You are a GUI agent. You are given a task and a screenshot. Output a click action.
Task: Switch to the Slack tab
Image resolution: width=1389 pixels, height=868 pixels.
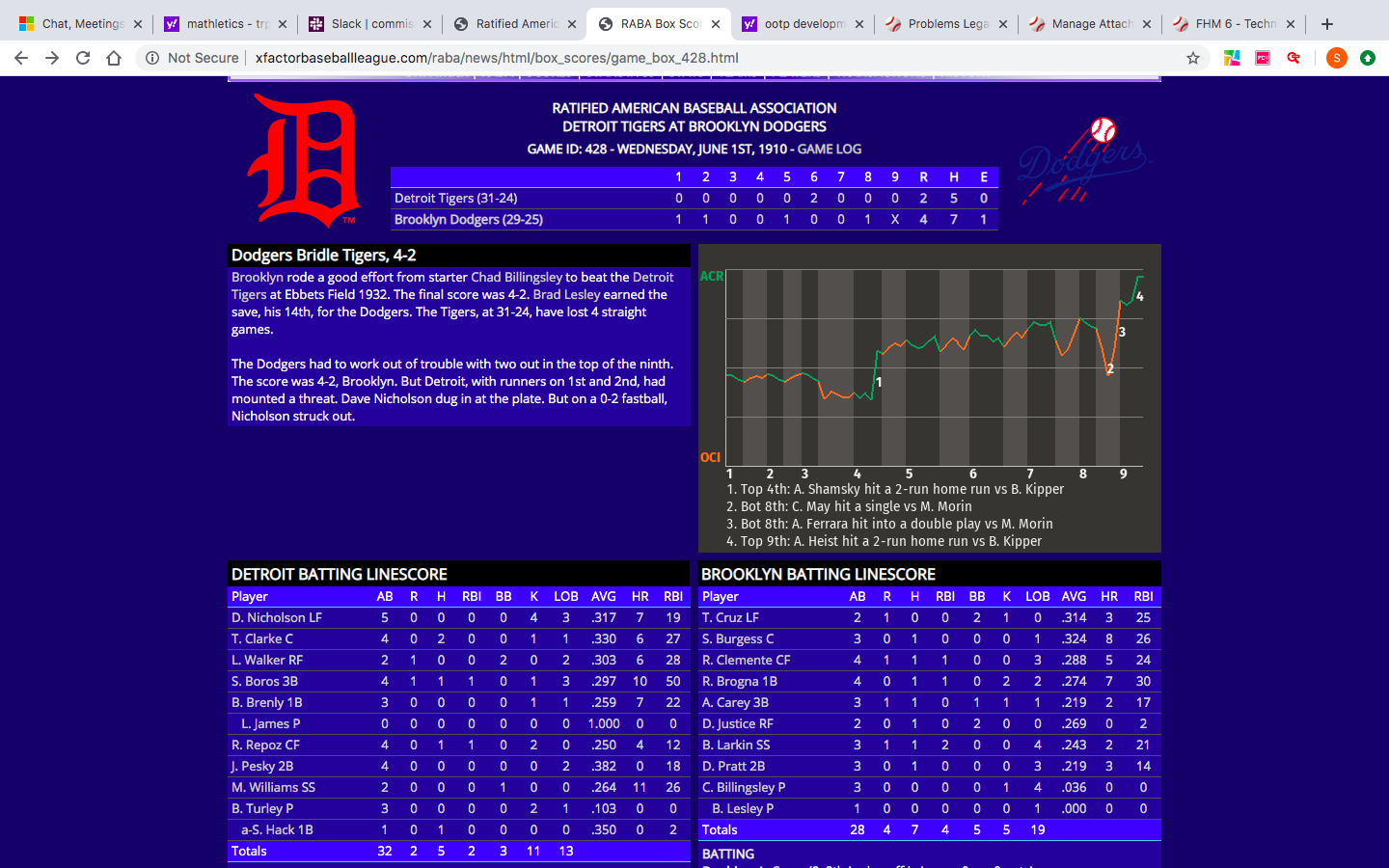click(x=370, y=23)
